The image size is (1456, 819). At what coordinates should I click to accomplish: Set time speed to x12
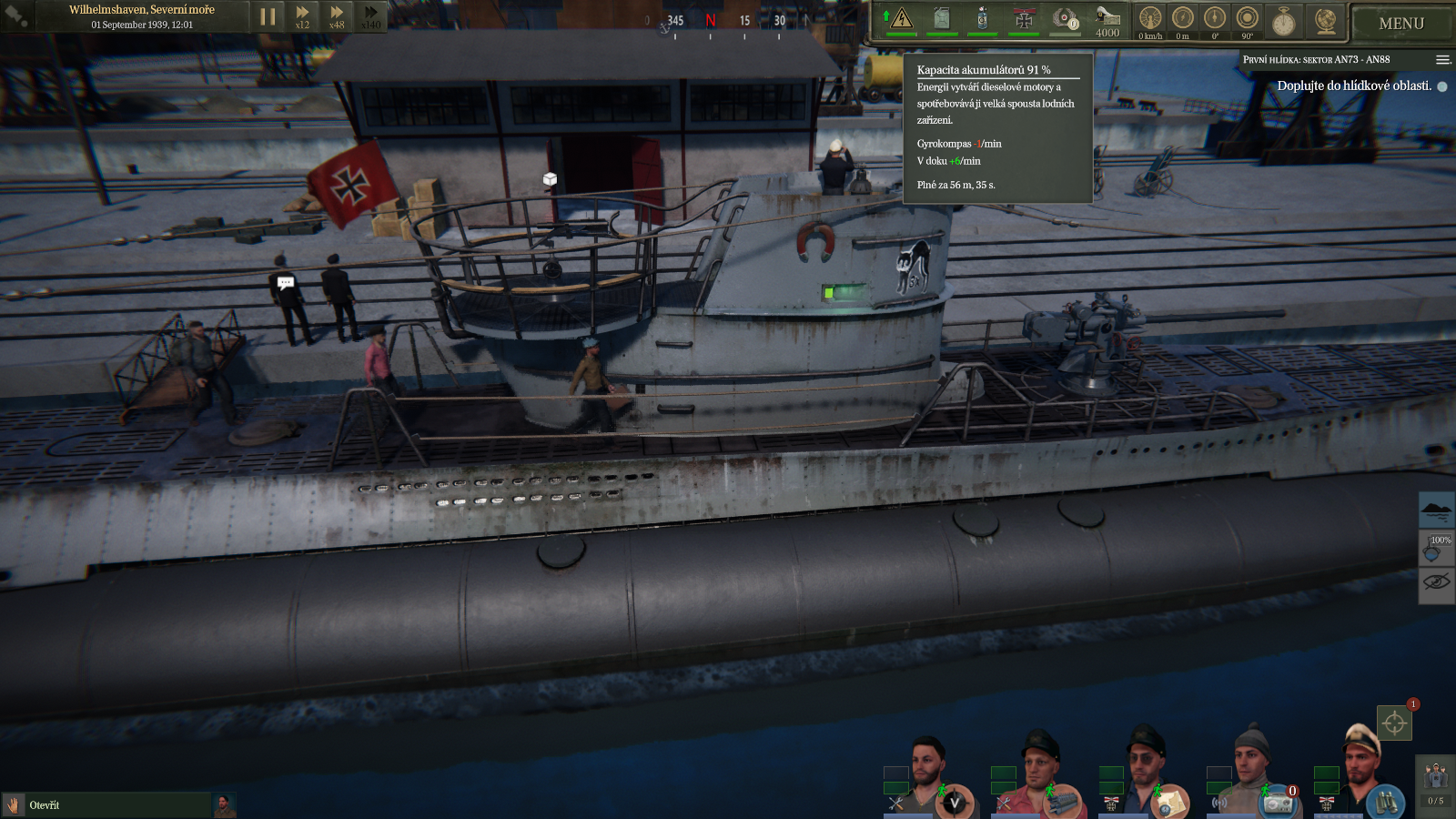click(302, 16)
